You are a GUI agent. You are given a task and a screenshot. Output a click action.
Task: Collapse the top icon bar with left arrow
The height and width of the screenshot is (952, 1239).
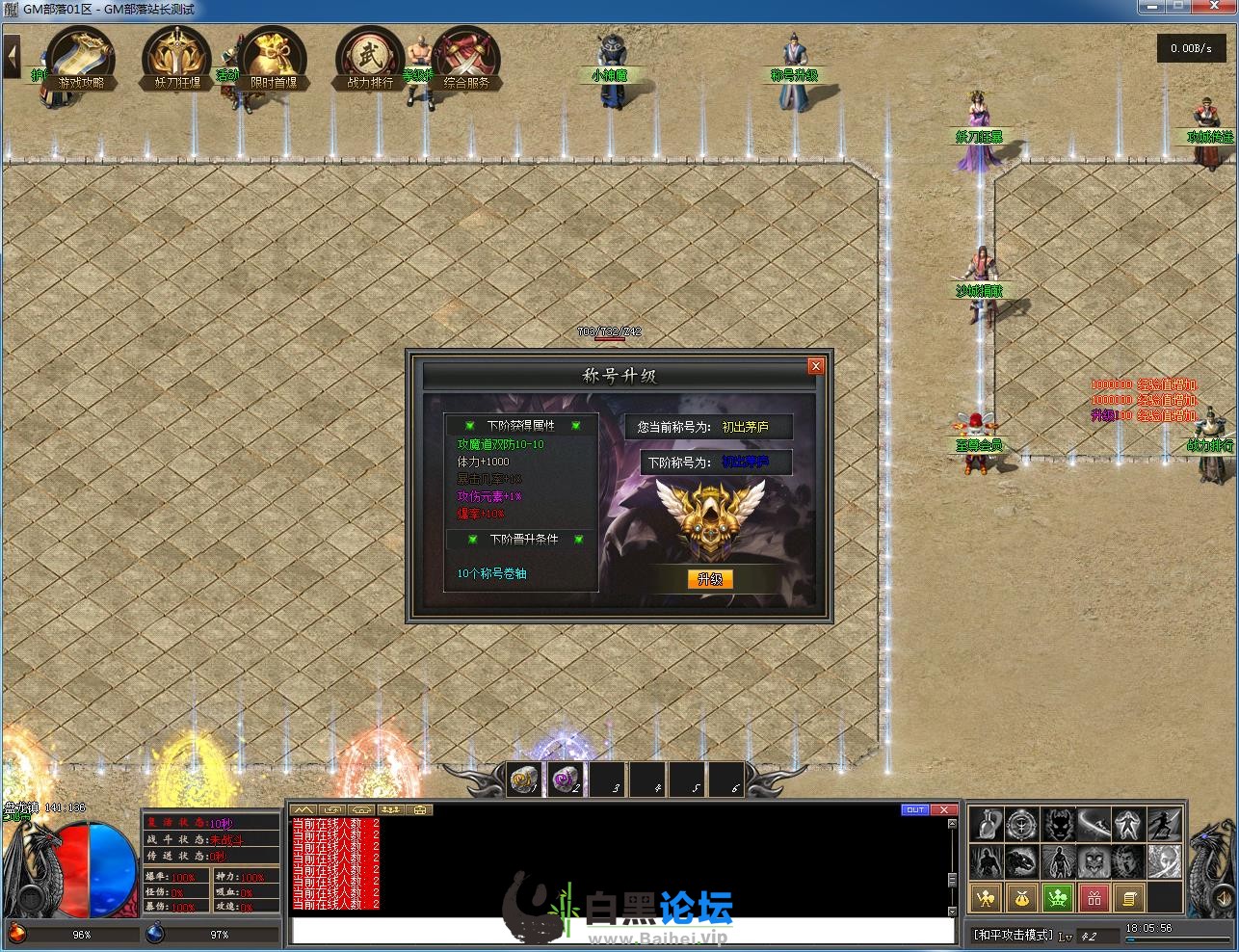pyautogui.click(x=13, y=57)
